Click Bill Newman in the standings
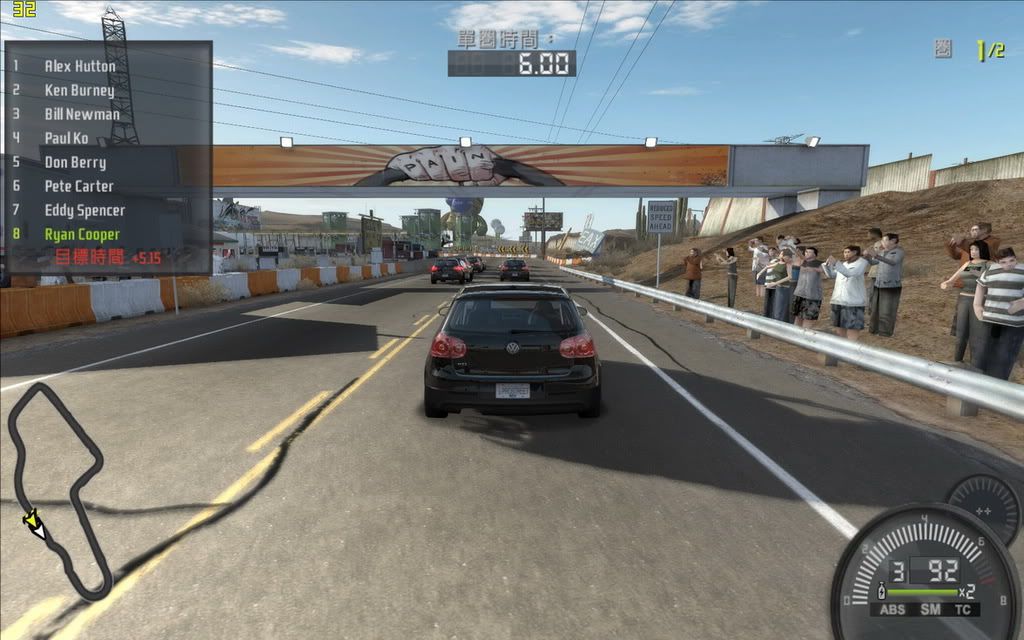 tap(82, 114)
